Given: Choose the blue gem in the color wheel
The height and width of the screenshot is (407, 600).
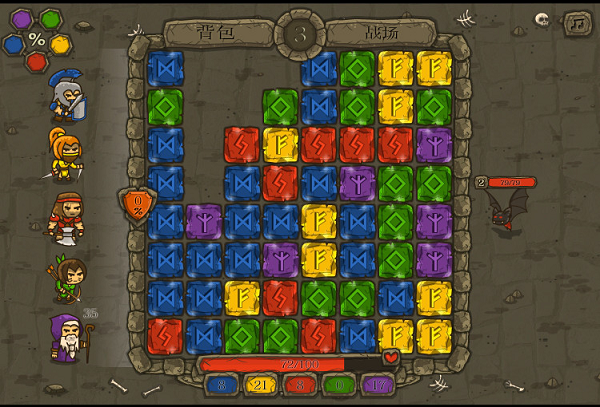Looking at the screenshot, I should pos(13,44).
